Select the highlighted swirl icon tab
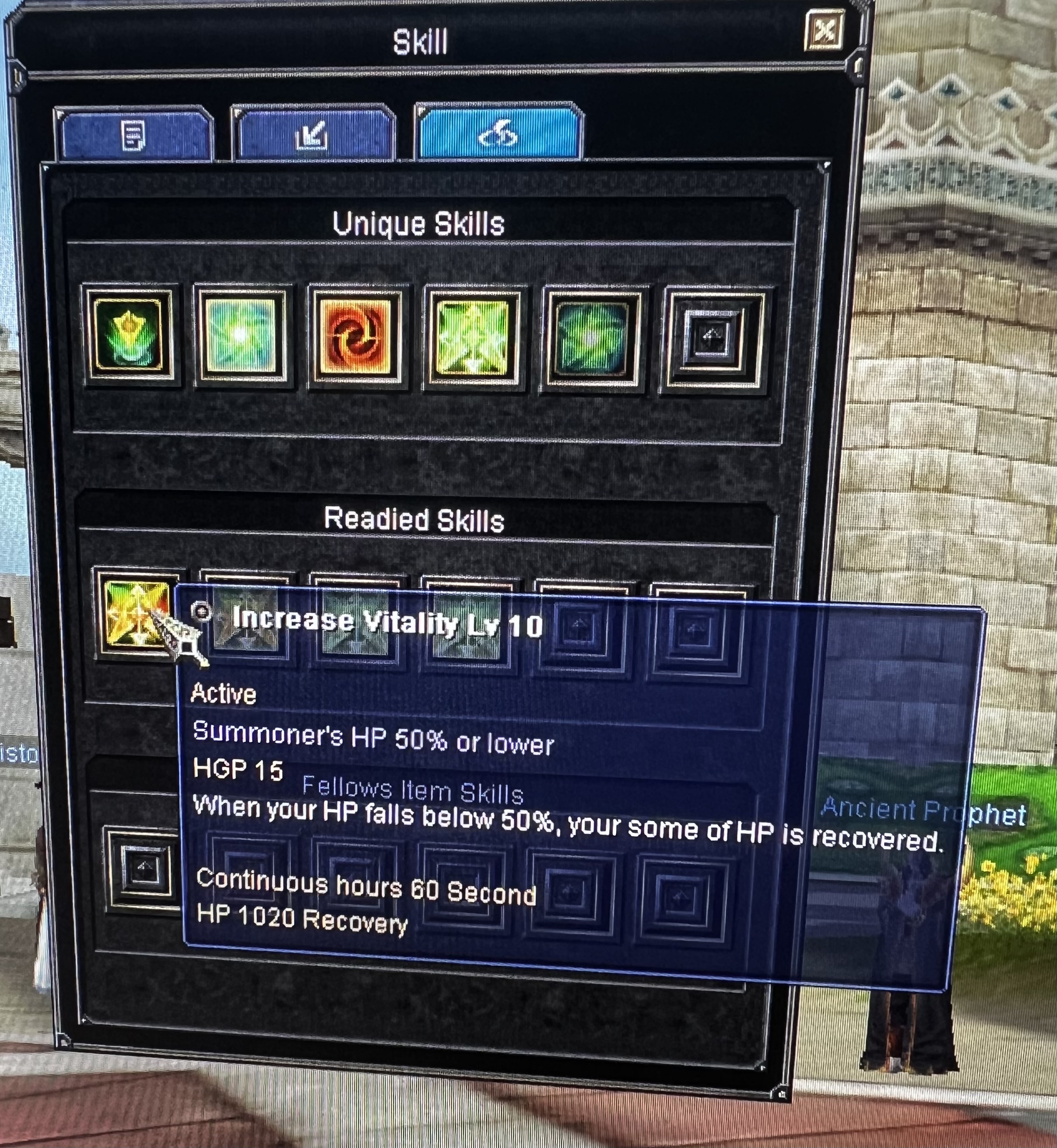 [x=499, y=134]
